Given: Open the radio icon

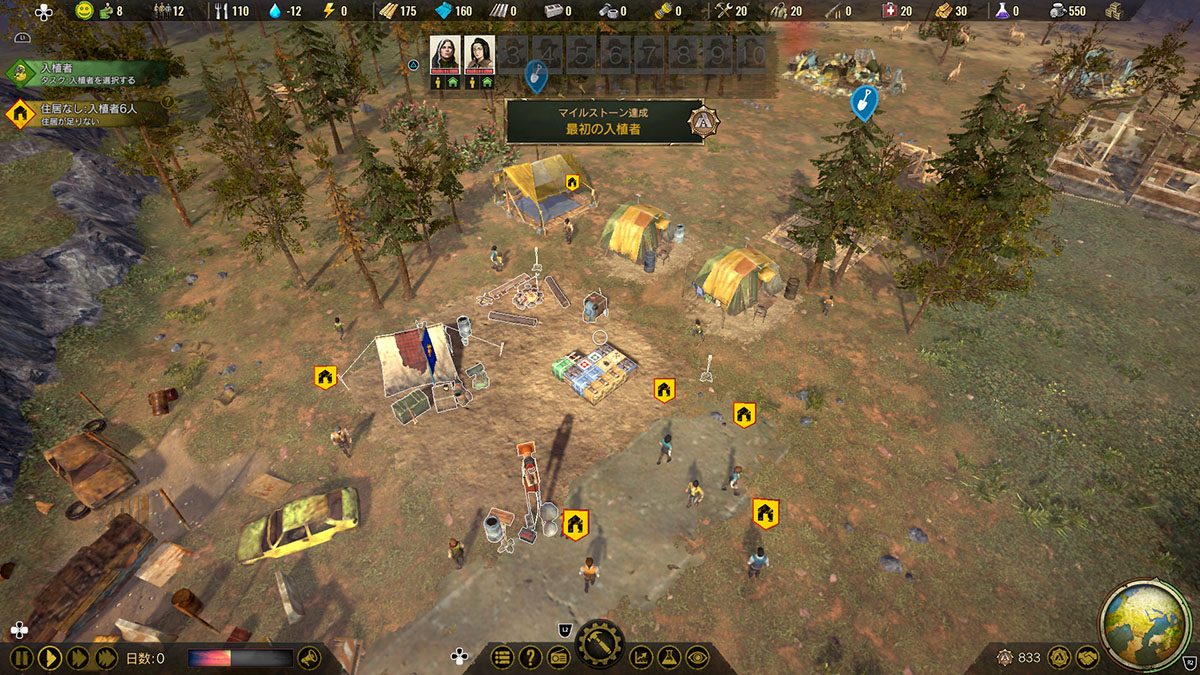Looking at the screenshot, I should [558, 658].
